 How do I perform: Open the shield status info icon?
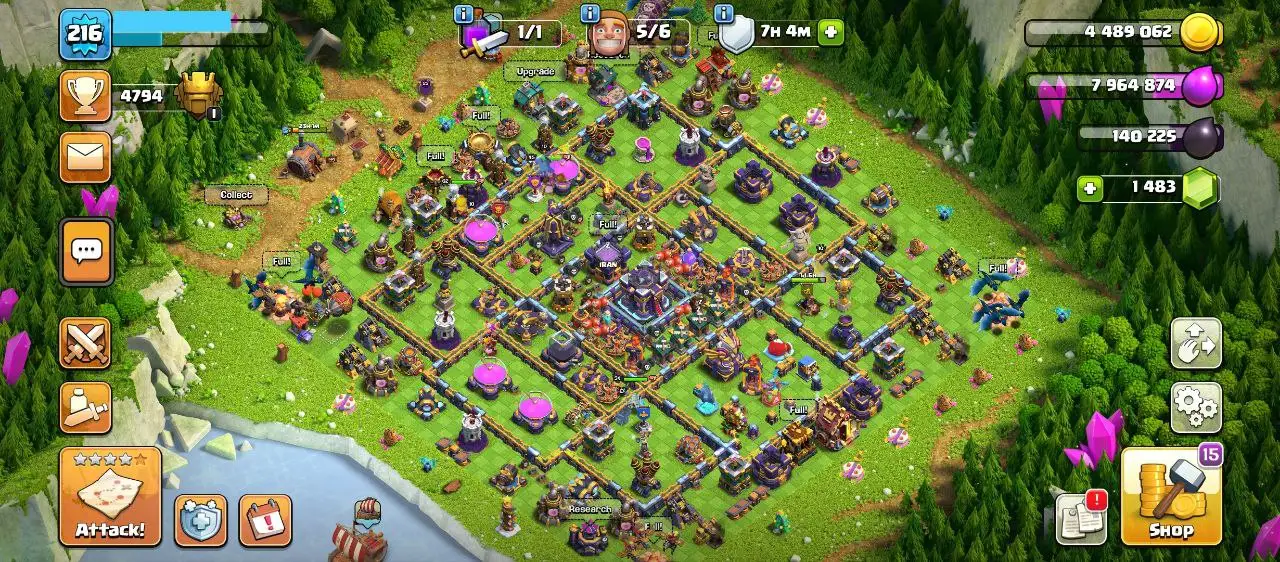click(x=724, y=14)
